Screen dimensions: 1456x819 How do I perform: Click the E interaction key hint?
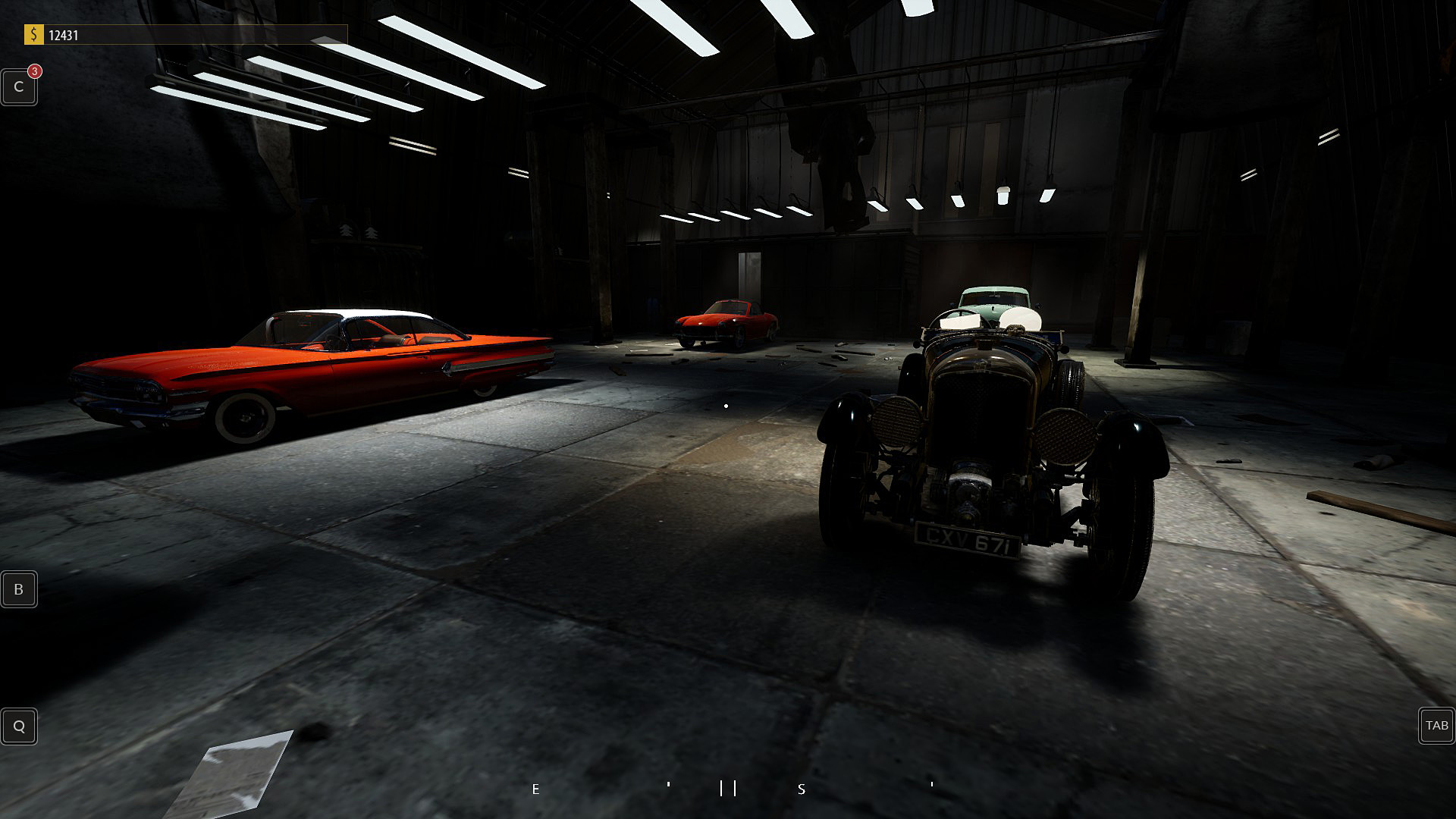pos(535,789)
